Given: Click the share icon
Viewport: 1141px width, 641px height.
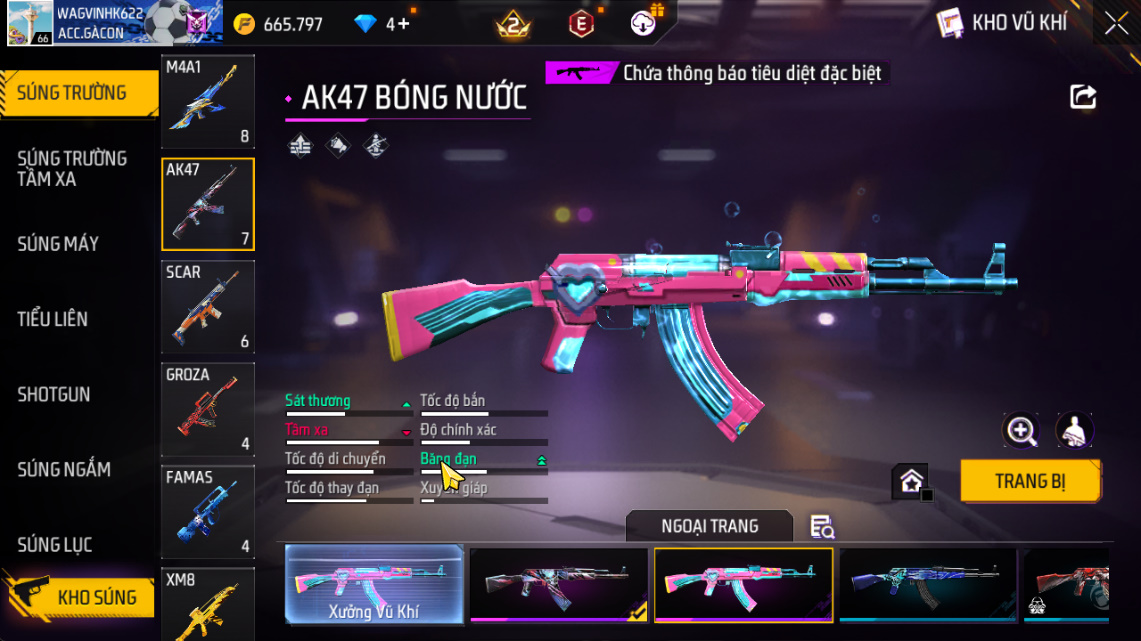Looking at the screenshot, I should pos(1083,97).
